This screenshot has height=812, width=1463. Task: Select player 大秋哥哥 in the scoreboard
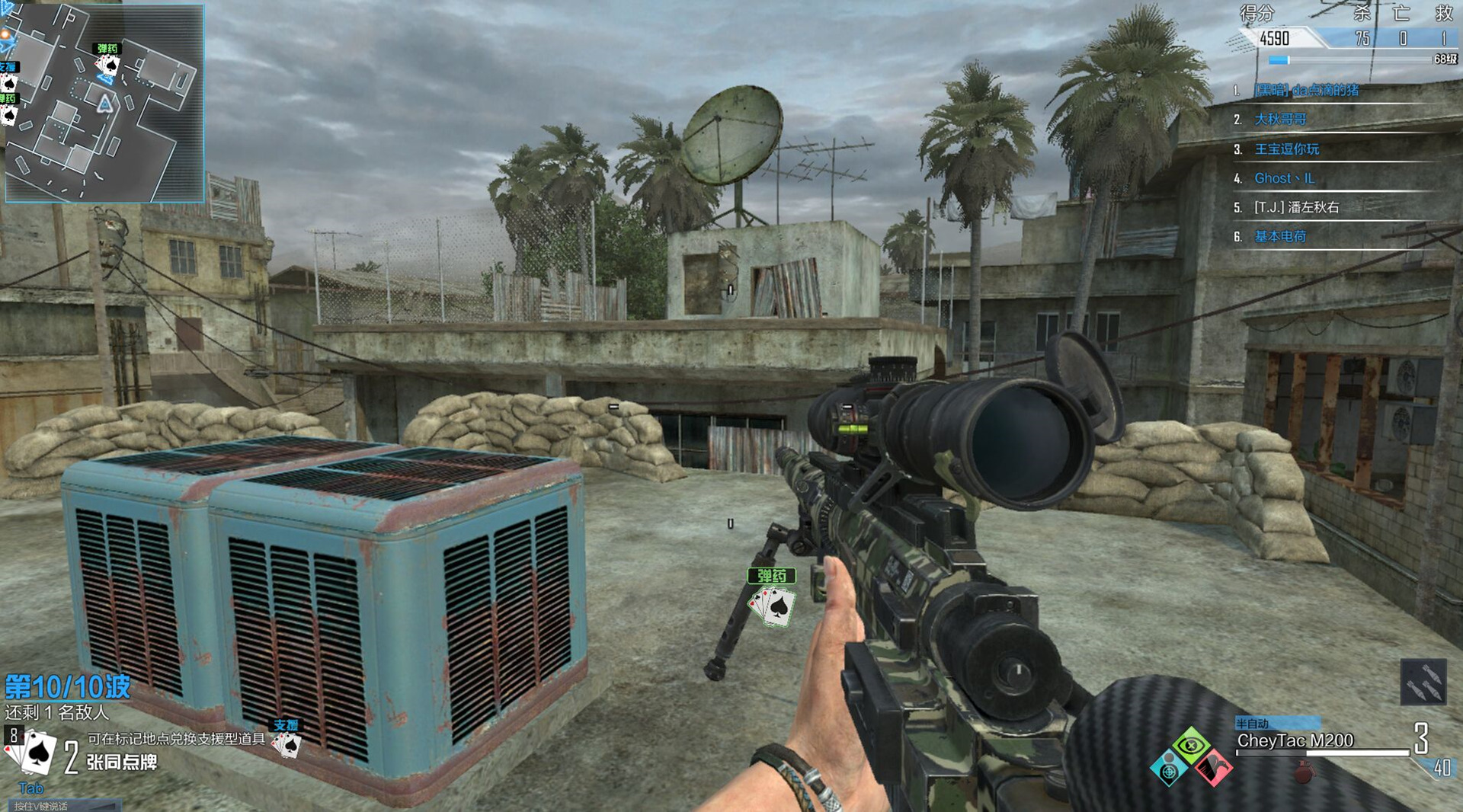tap(1280, 120)
